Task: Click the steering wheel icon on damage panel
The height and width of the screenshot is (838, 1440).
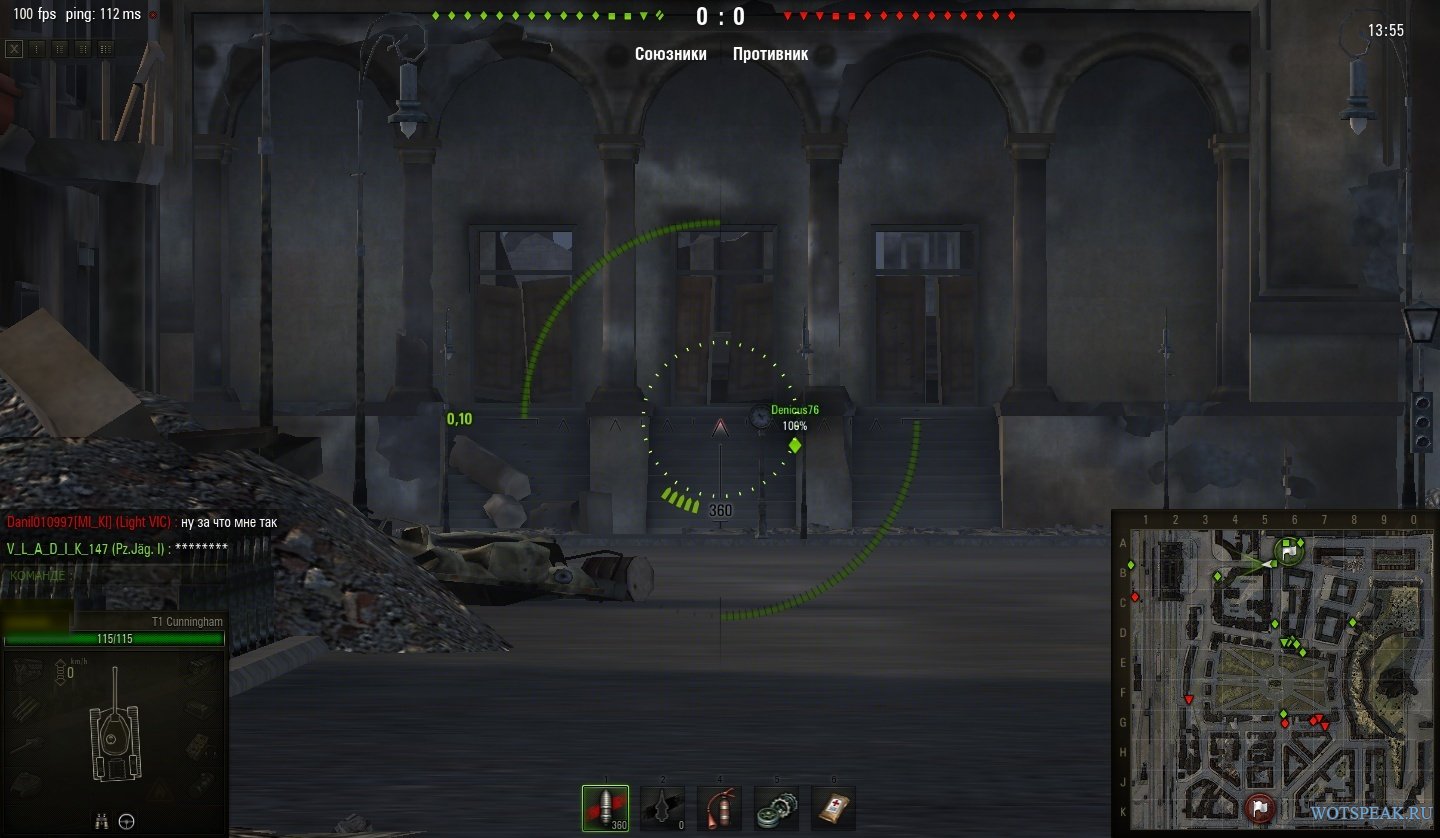Action: click(127, 822)
